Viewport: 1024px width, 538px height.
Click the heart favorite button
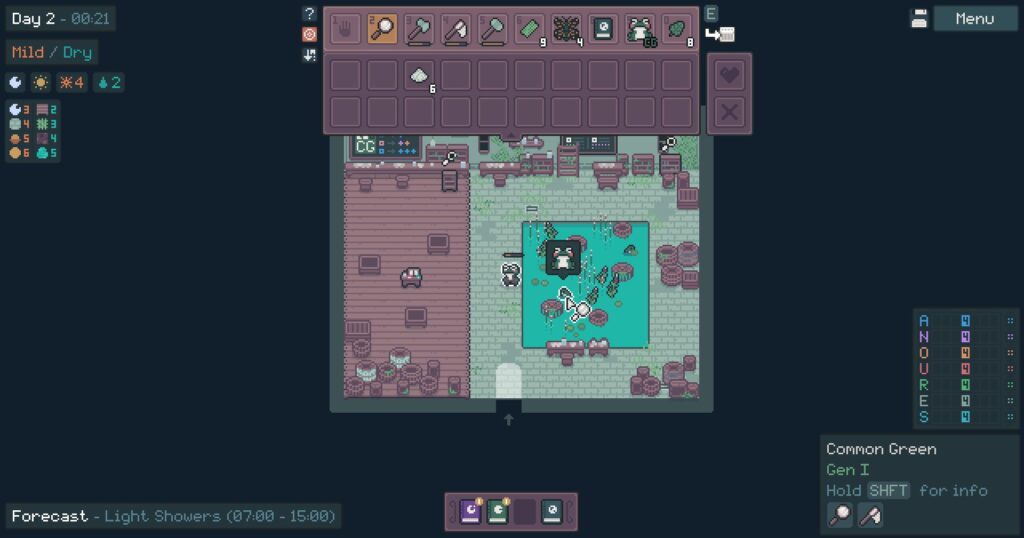[x=730, y=75]
